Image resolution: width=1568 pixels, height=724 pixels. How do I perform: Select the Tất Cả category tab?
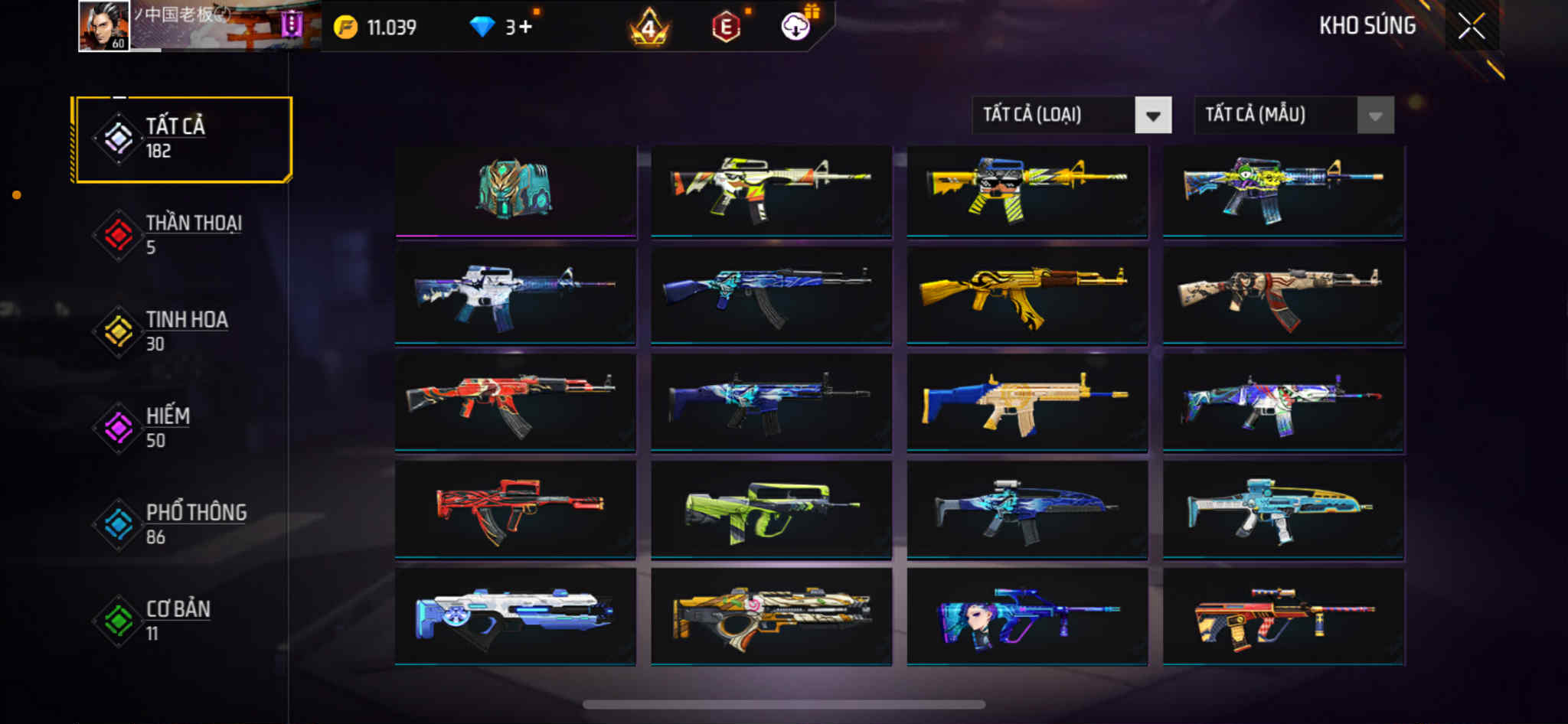coord(183,139)
